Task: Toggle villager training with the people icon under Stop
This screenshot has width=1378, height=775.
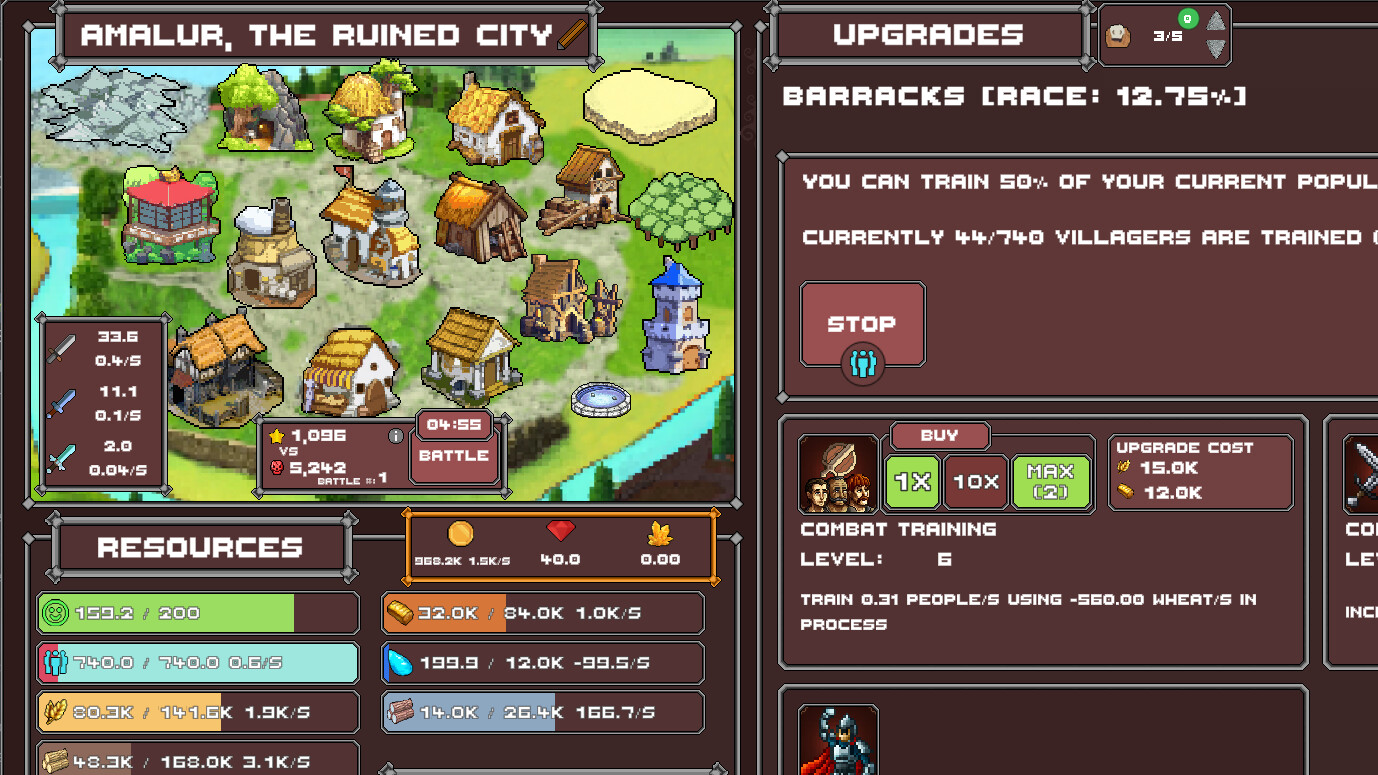Action: (x=862, y=364)
